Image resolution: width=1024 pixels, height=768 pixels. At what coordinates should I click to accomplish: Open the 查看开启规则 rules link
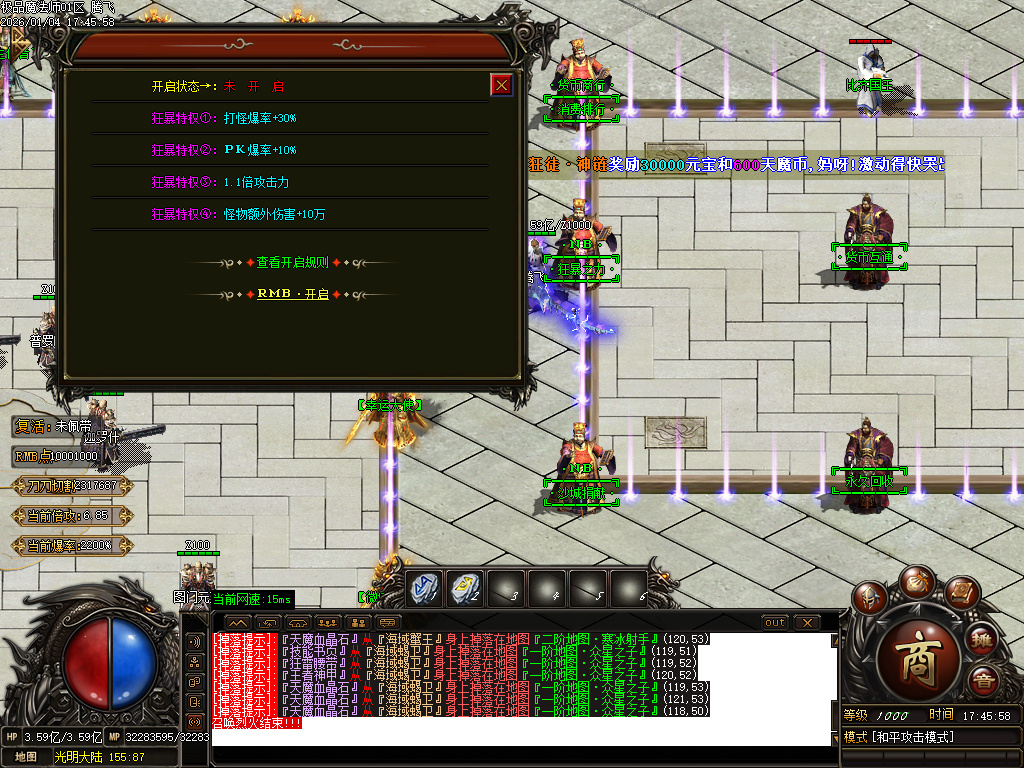tap(292, 262)
